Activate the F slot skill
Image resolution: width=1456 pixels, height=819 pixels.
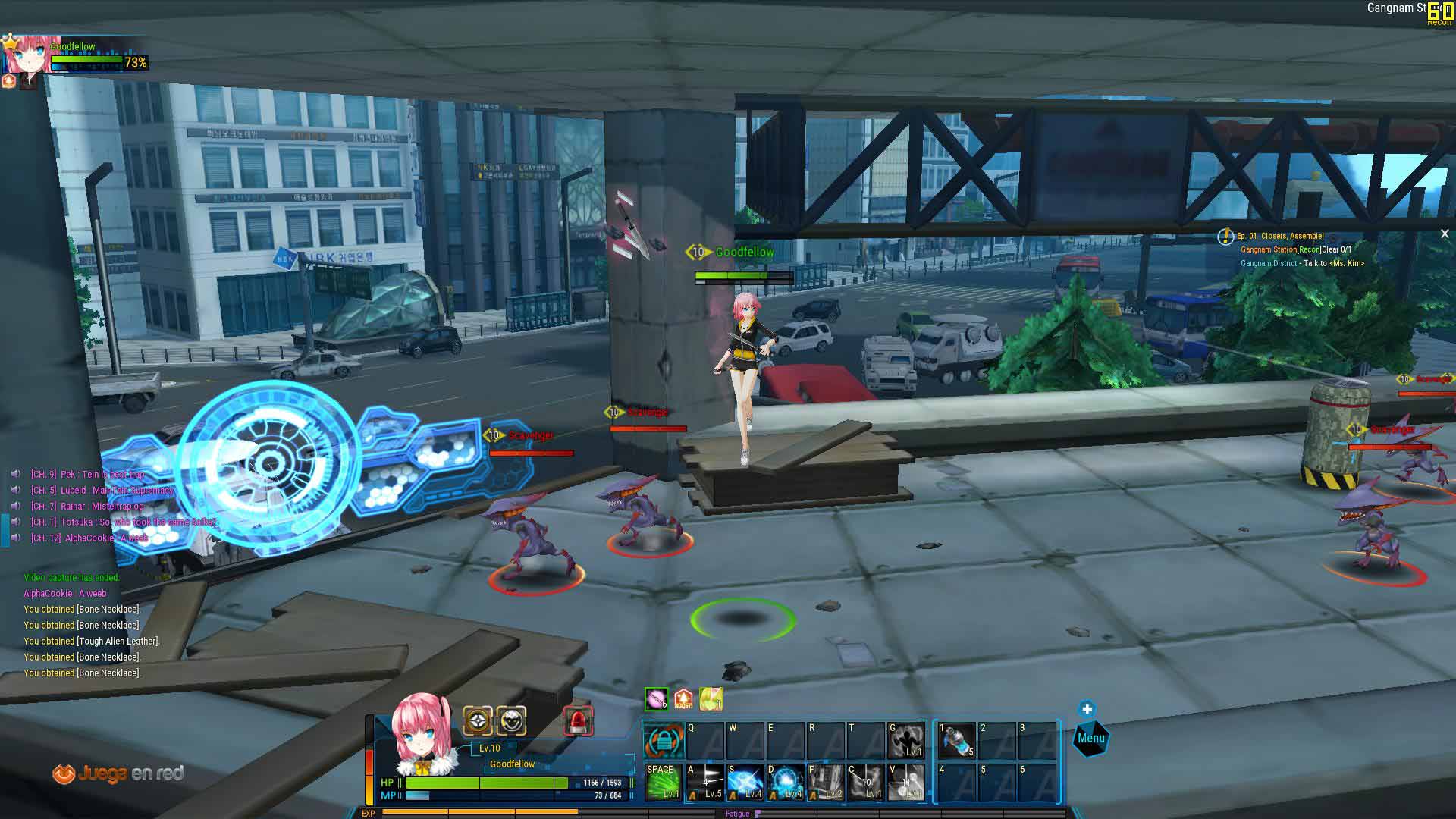coord(826,782)
